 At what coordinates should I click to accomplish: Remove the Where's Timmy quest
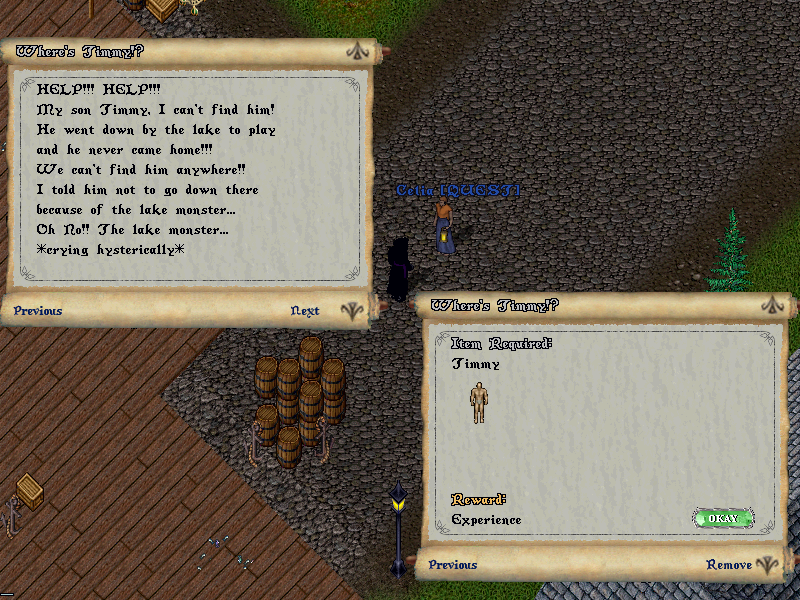pos(729,565)
